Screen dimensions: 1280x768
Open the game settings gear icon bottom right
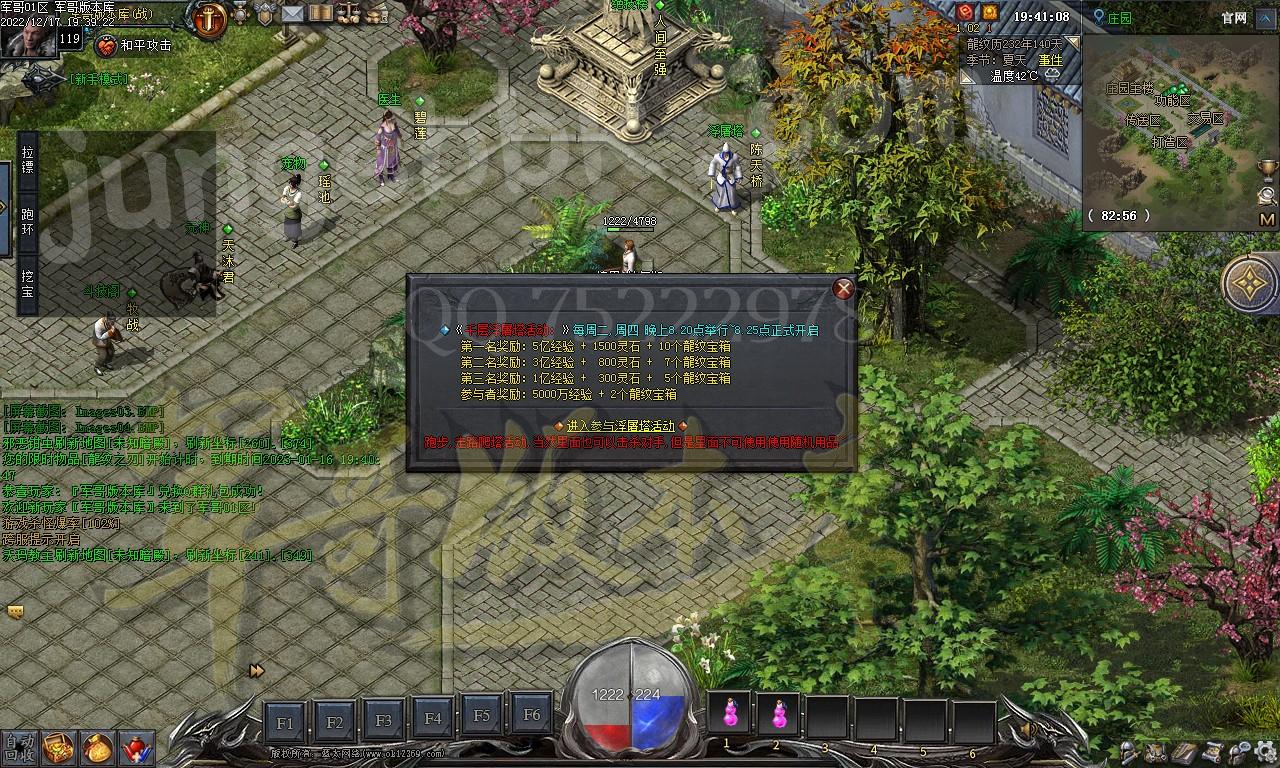[1264, 750]
